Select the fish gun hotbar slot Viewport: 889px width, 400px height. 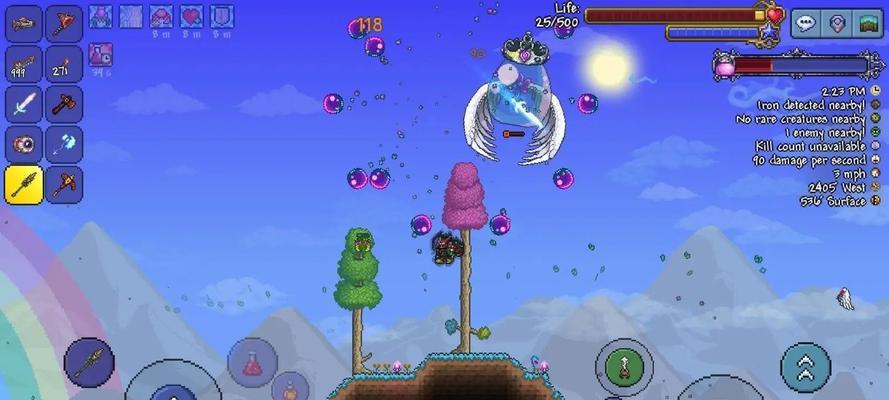pos(24,23)
